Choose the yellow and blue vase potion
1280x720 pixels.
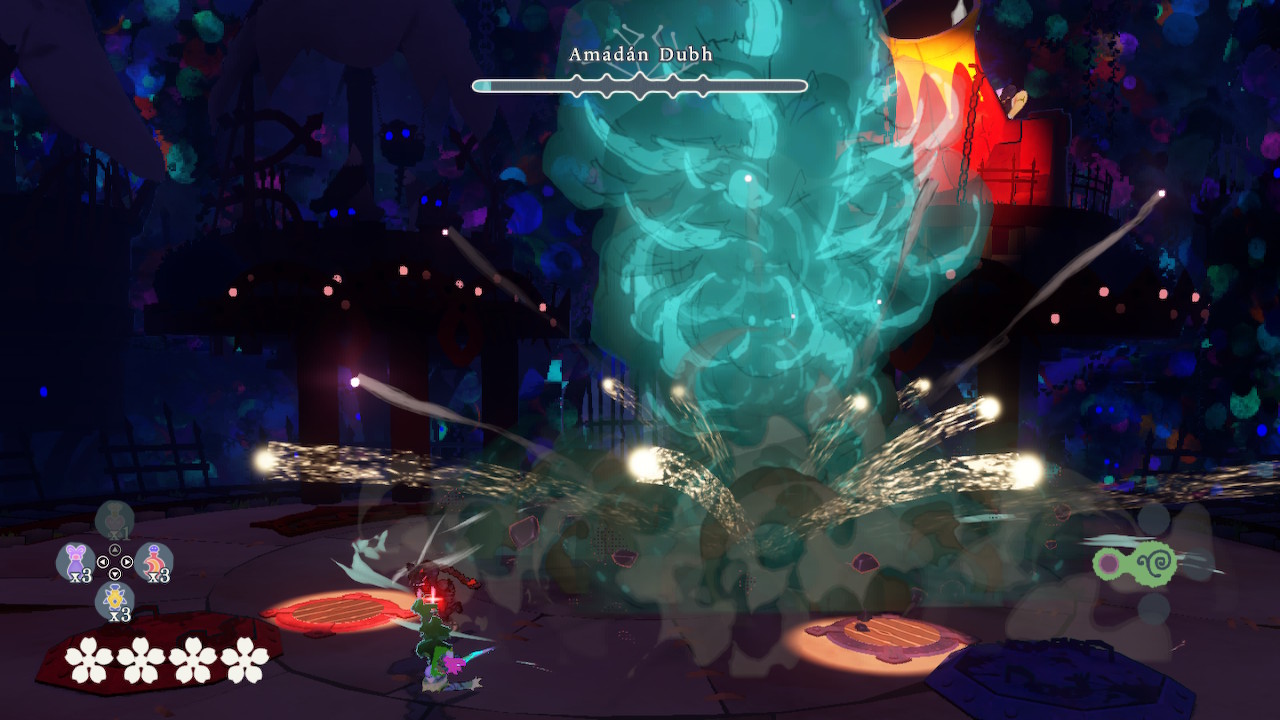tap(114, 600)
